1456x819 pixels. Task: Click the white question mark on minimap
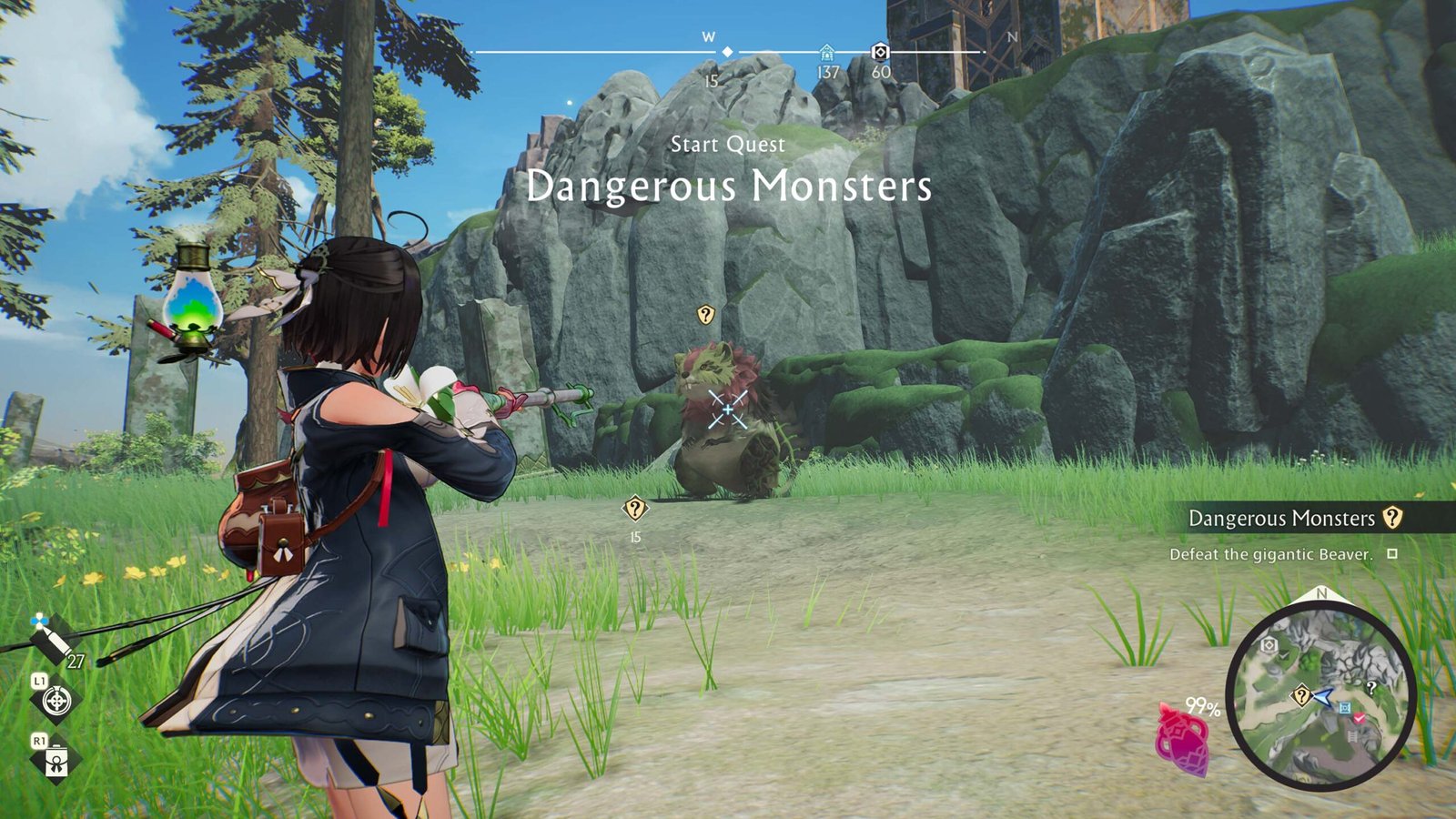(1370, 687)
